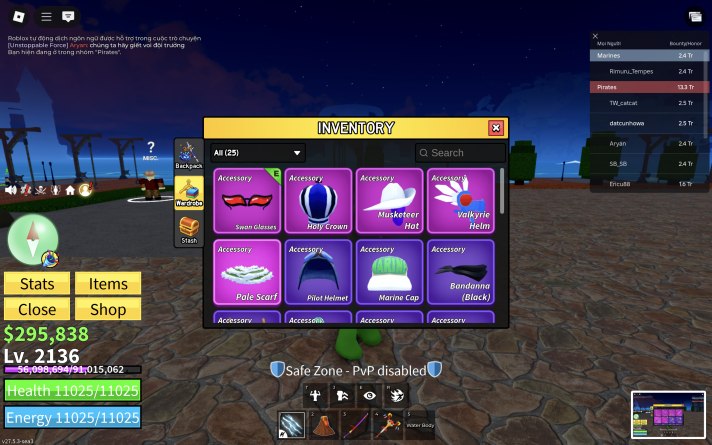This screenshot has height=445, width=712.
Task: Select the Marine Cap accessory
Action: click(389, 271)
